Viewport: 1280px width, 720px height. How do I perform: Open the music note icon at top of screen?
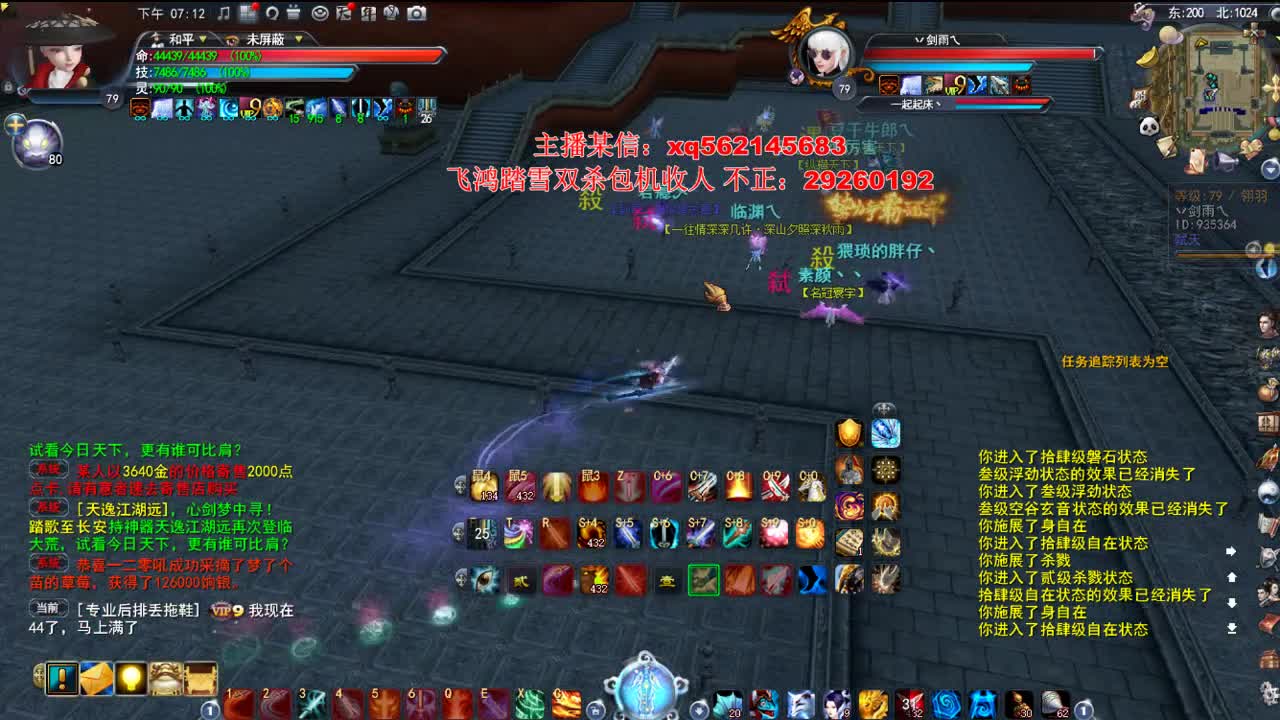click(224, 14)
